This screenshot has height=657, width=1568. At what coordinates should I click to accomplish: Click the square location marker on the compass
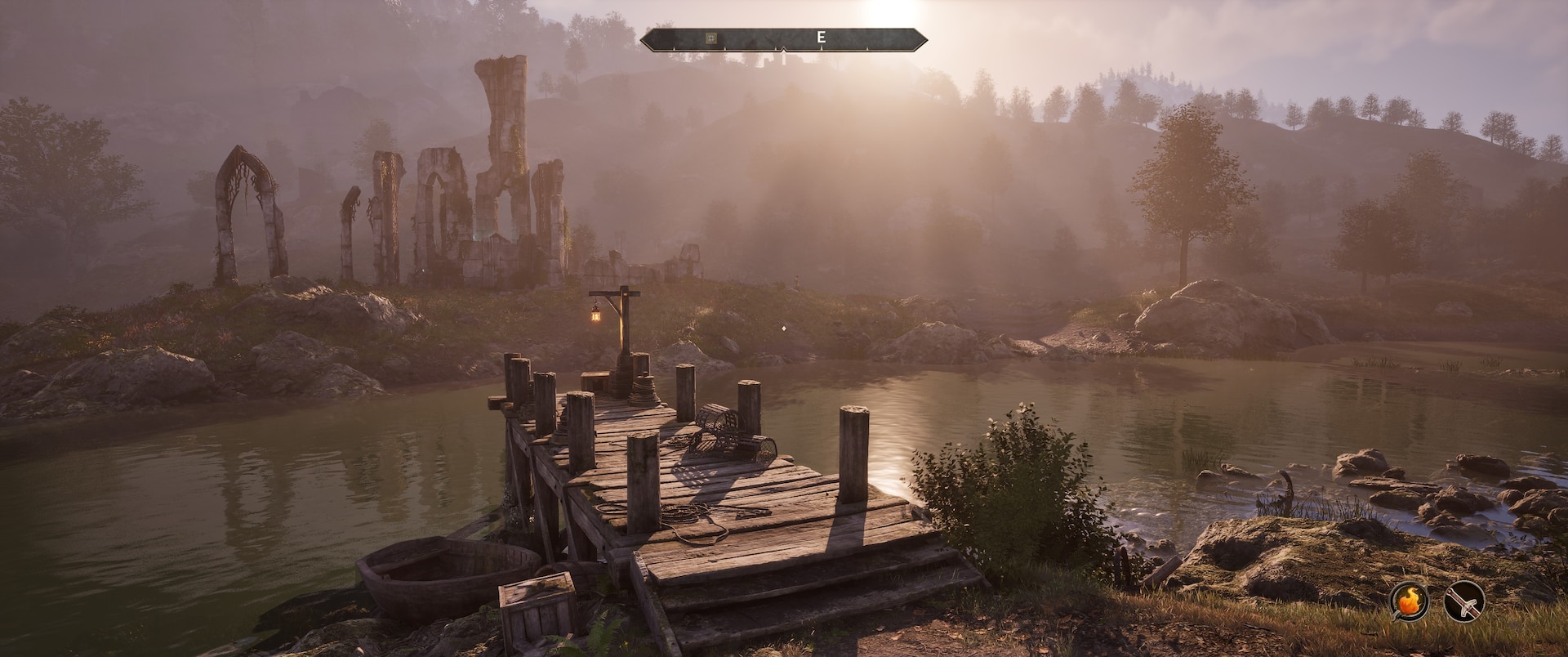[x=711, y=38]
